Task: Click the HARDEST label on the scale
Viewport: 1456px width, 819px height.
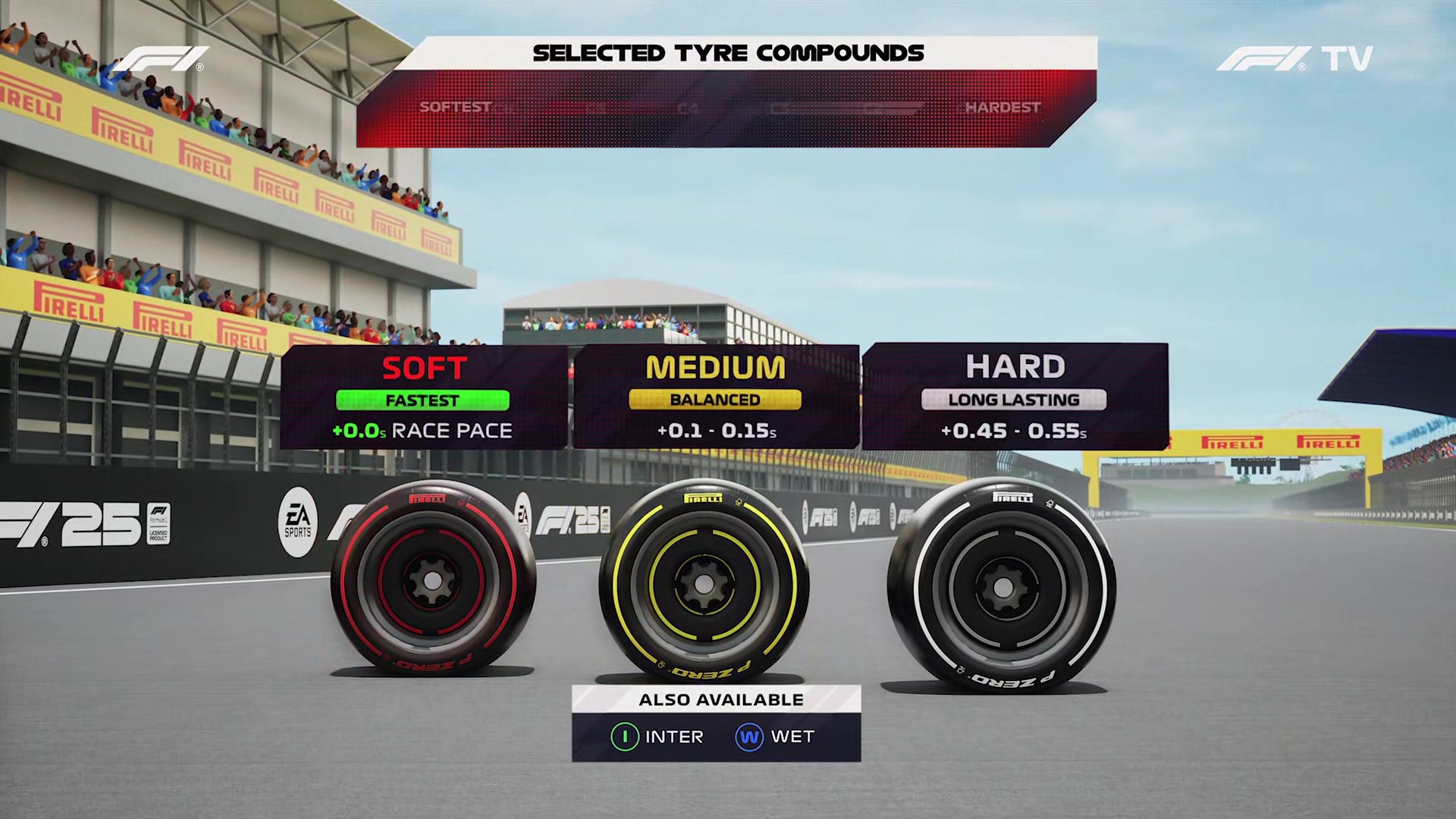Action: (x=1003, y=108)
